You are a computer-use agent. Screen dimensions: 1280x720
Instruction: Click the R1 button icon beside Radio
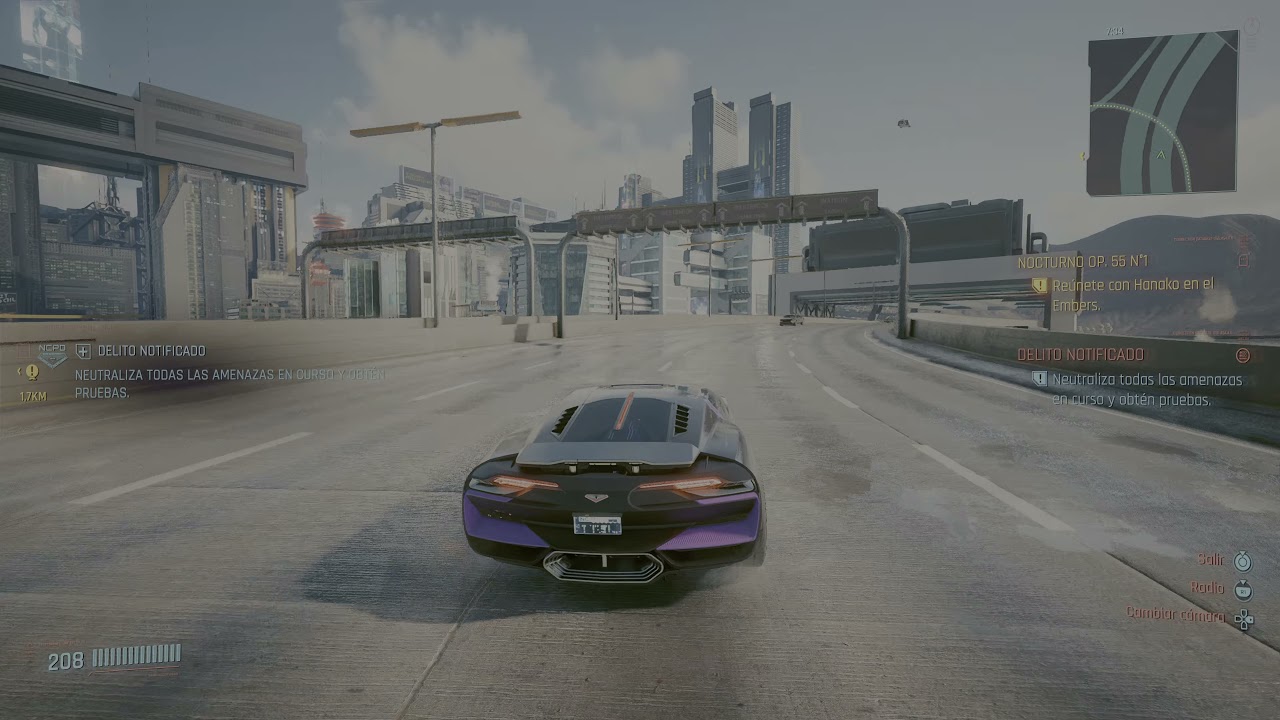click(1243, 590)
